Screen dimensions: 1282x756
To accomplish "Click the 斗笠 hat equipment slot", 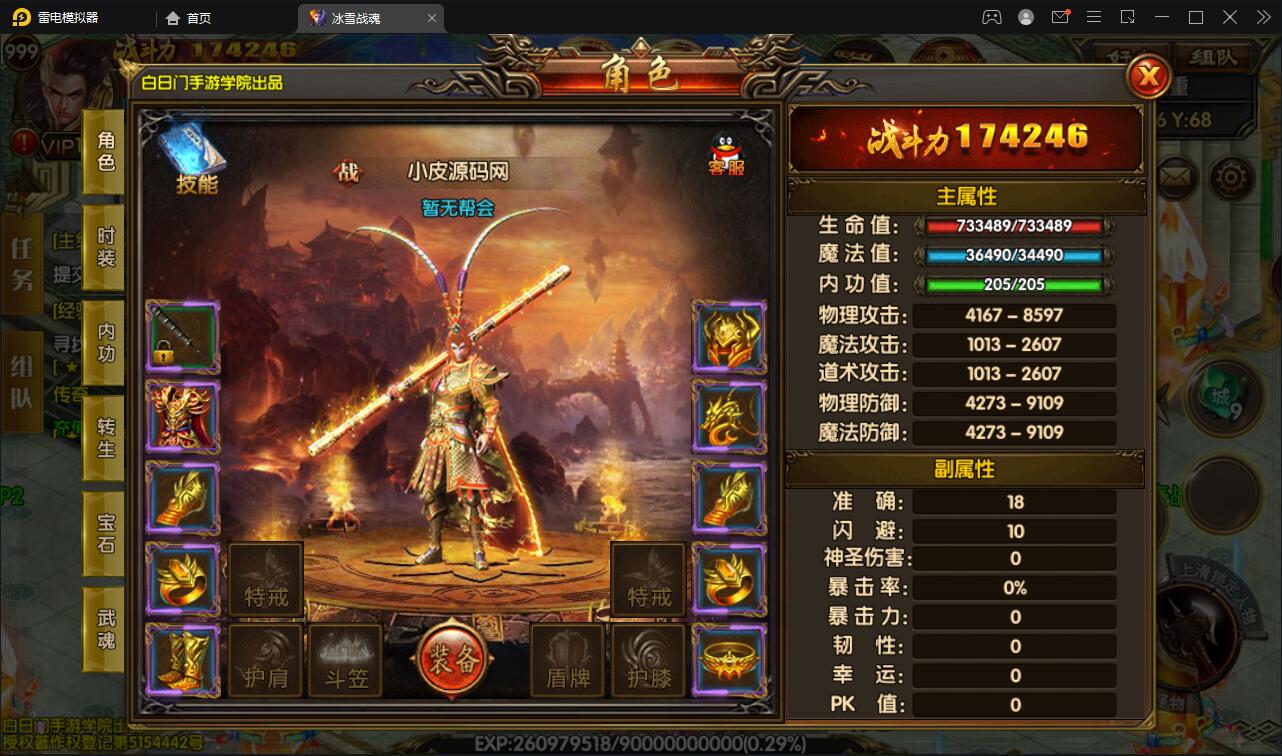I will 345,661.
